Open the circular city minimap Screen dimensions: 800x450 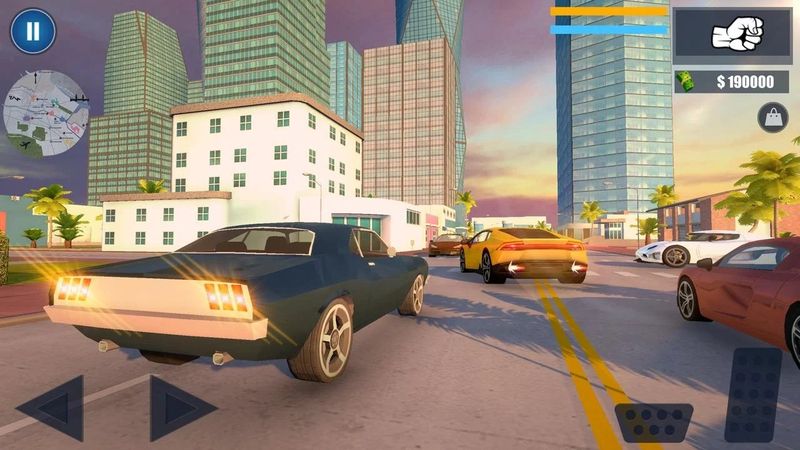click(46, 114)
